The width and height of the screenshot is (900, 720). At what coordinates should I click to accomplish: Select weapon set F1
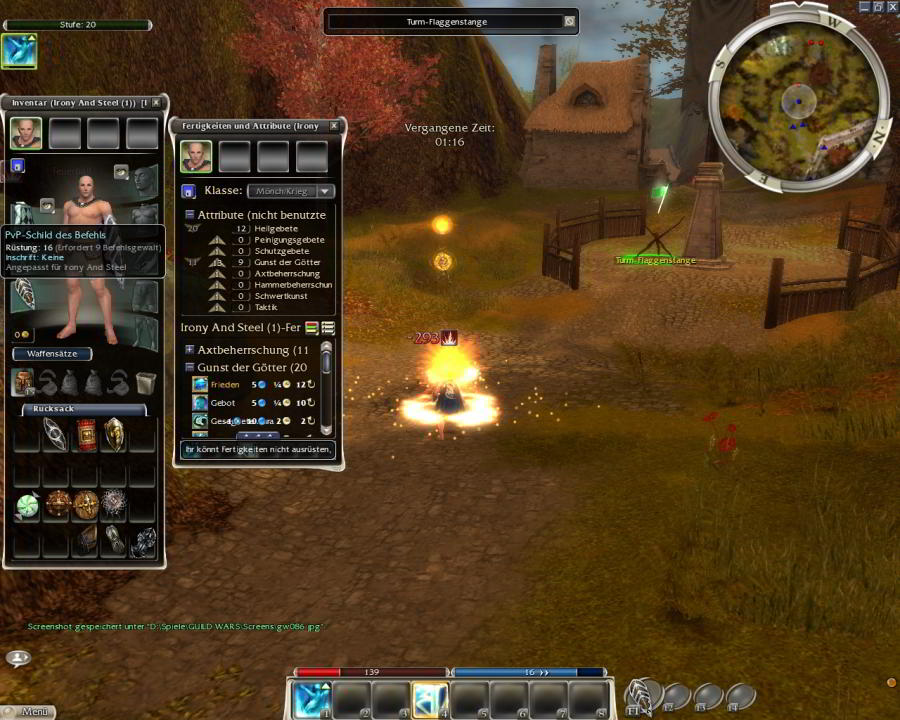tap(642, 695)
